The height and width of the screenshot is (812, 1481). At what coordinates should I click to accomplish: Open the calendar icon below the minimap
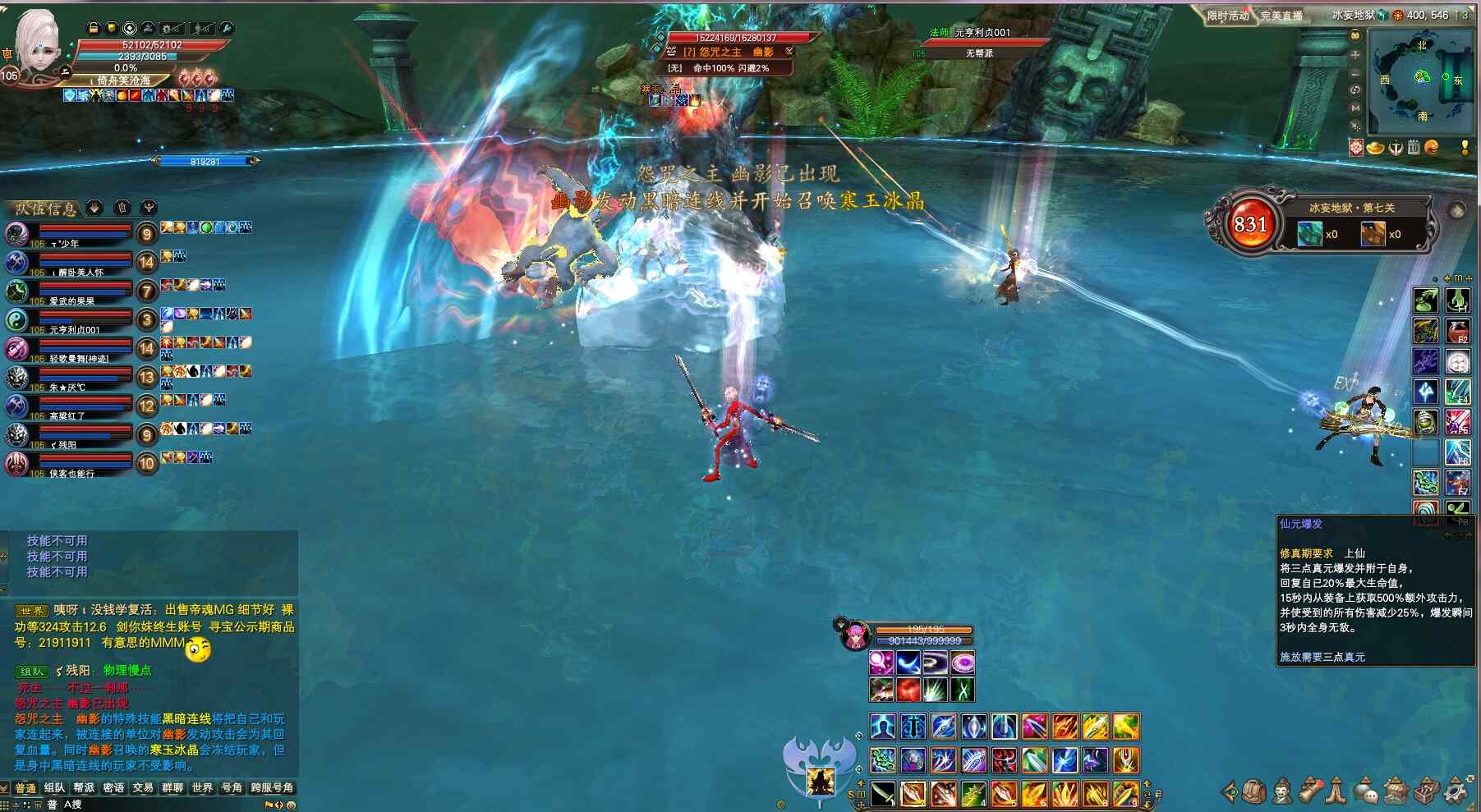point(1414,148)
